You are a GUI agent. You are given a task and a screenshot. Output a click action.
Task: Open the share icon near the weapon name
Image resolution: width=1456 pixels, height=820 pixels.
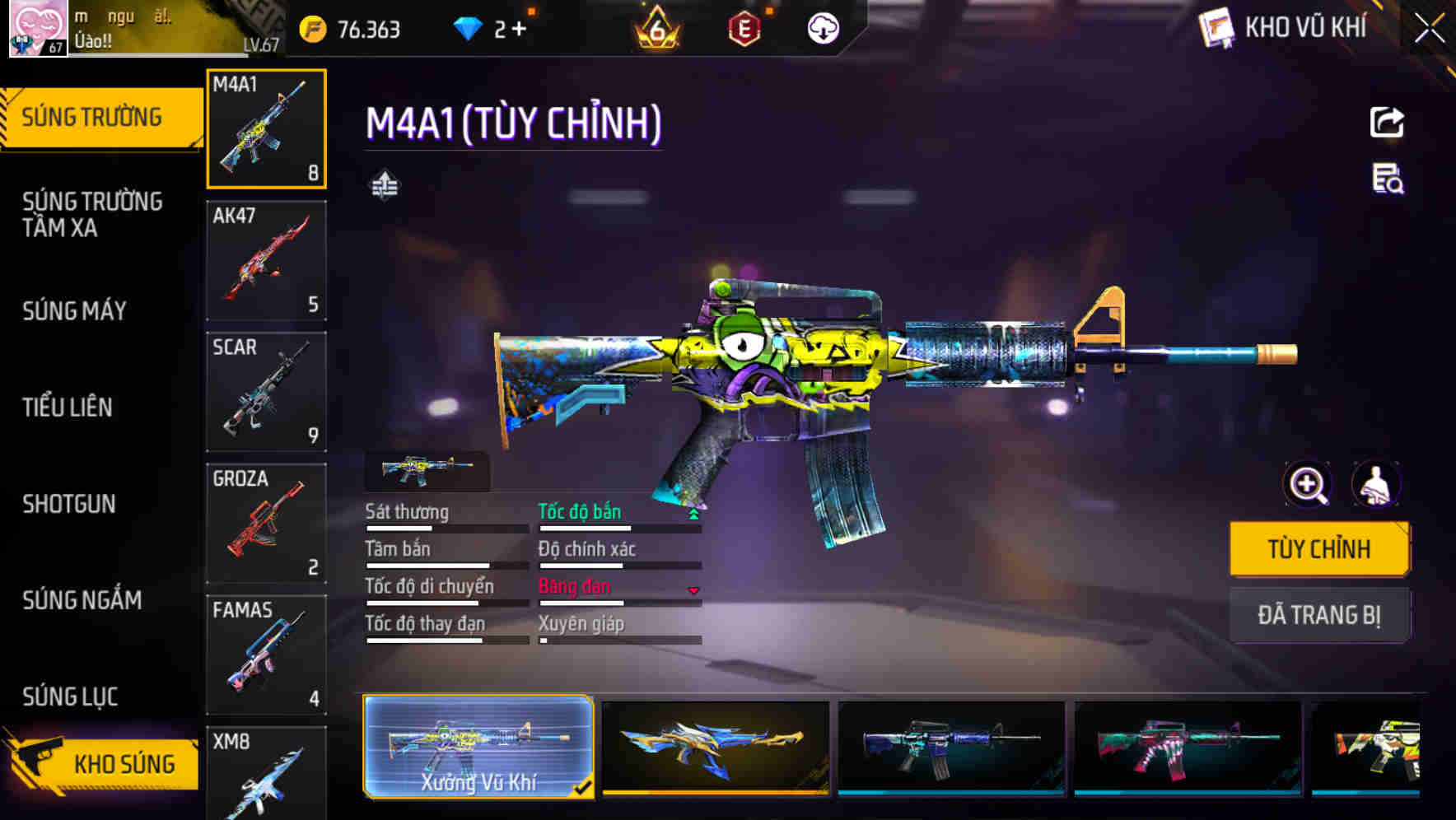(1387, 122)
